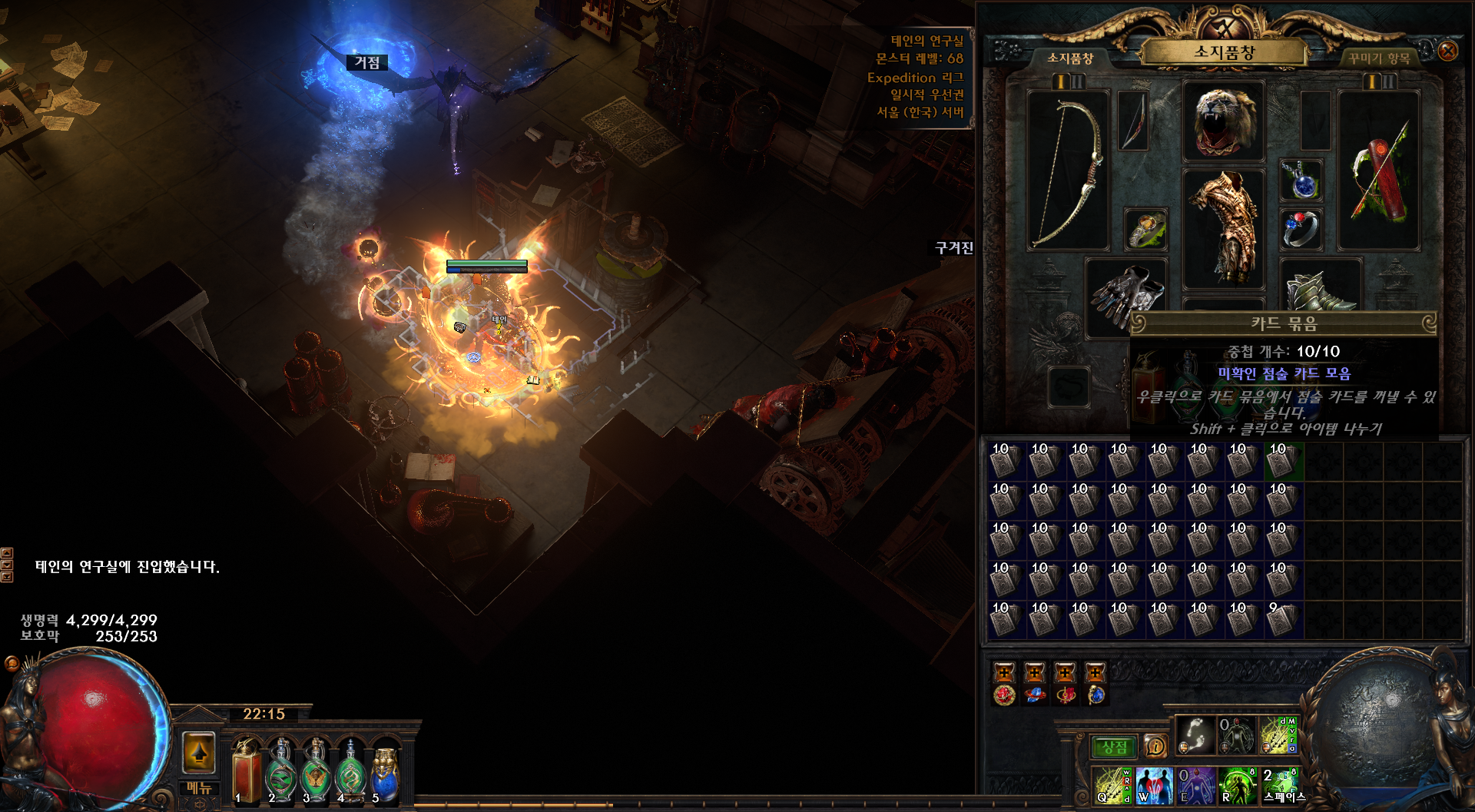Select the ring with red and blue gems

(1301, 229)
